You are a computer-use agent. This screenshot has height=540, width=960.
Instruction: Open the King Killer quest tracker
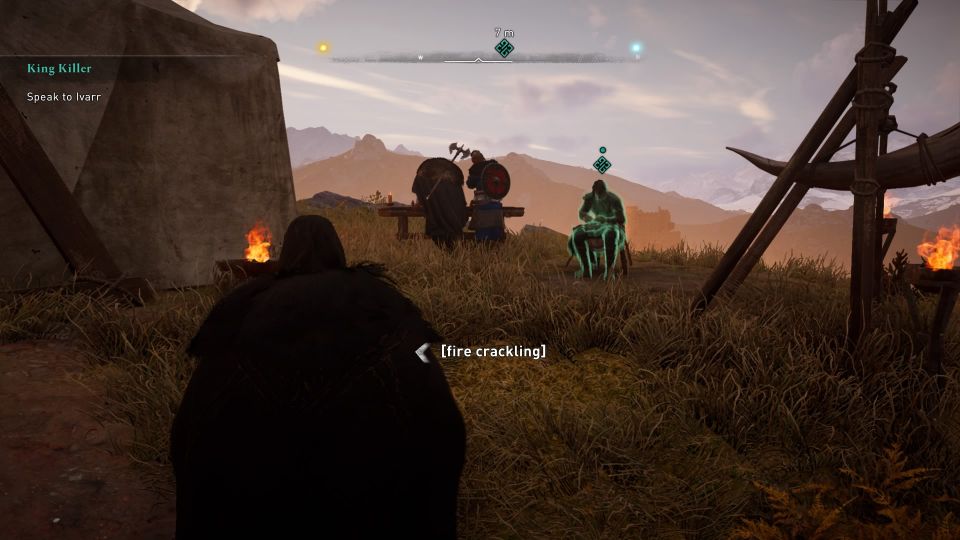coord(59,69)
